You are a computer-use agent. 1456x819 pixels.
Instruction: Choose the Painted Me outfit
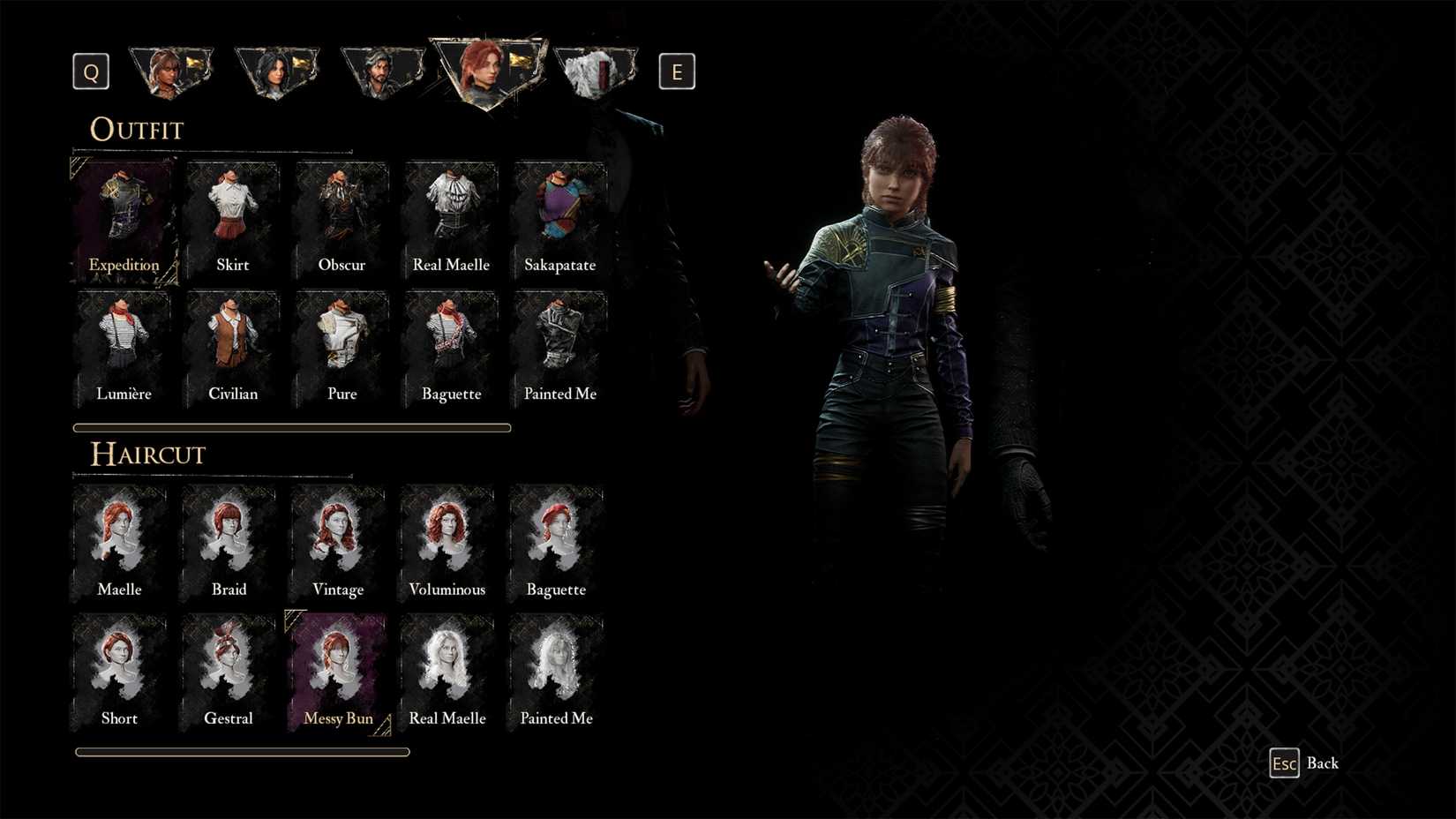(x=559, y=344)
